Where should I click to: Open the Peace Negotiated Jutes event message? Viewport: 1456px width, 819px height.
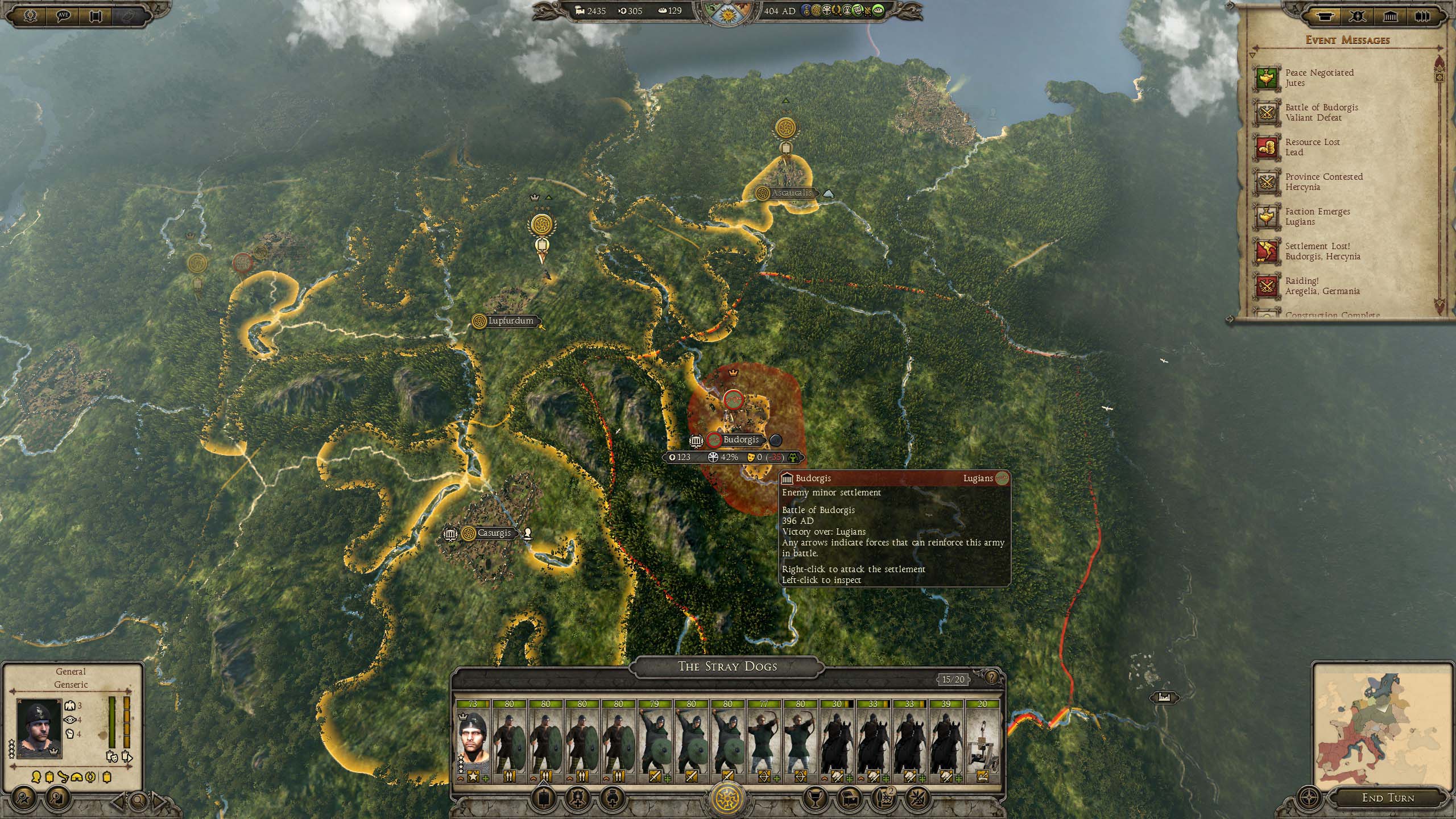[1319, 78]
